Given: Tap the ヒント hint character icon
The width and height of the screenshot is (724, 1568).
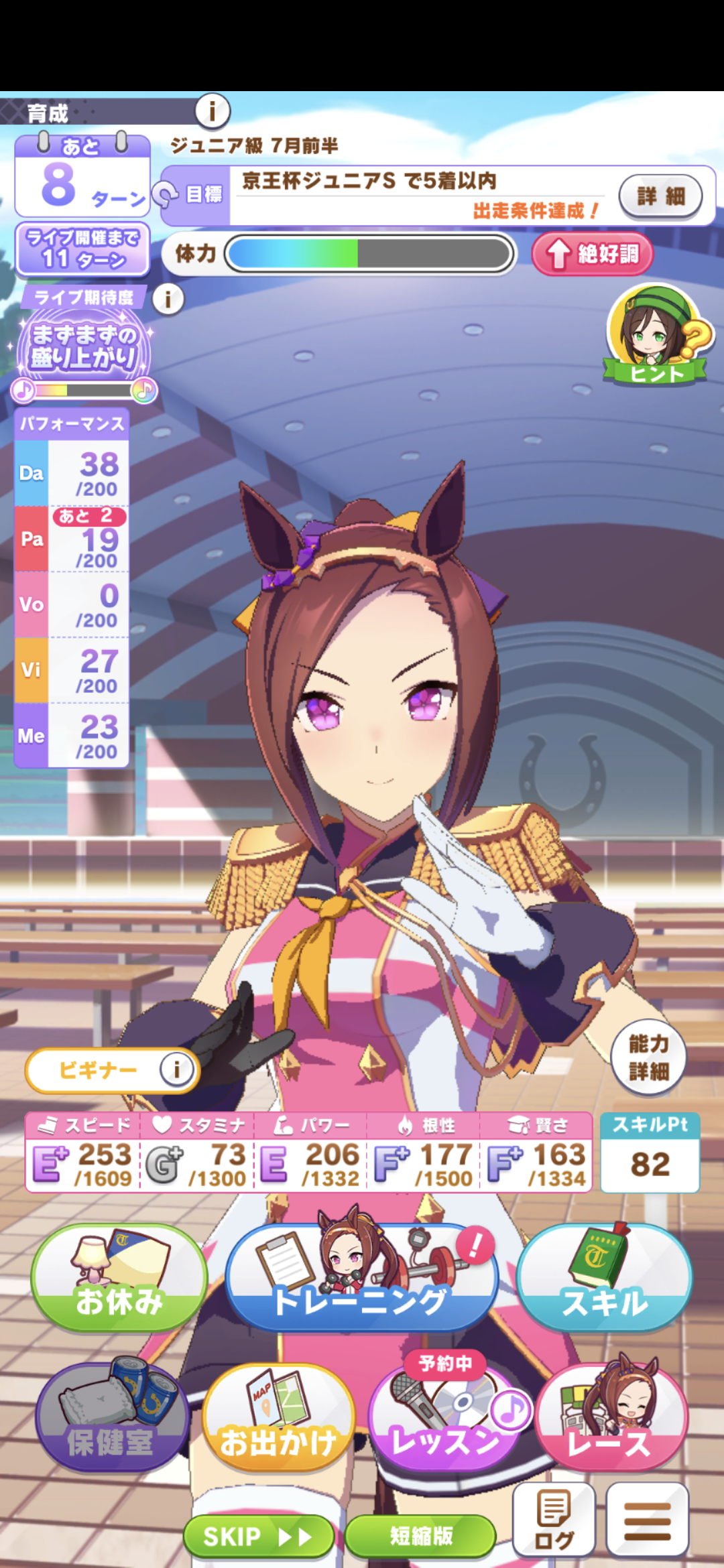Looking at the screenshot, I should (x=656, y=335).
